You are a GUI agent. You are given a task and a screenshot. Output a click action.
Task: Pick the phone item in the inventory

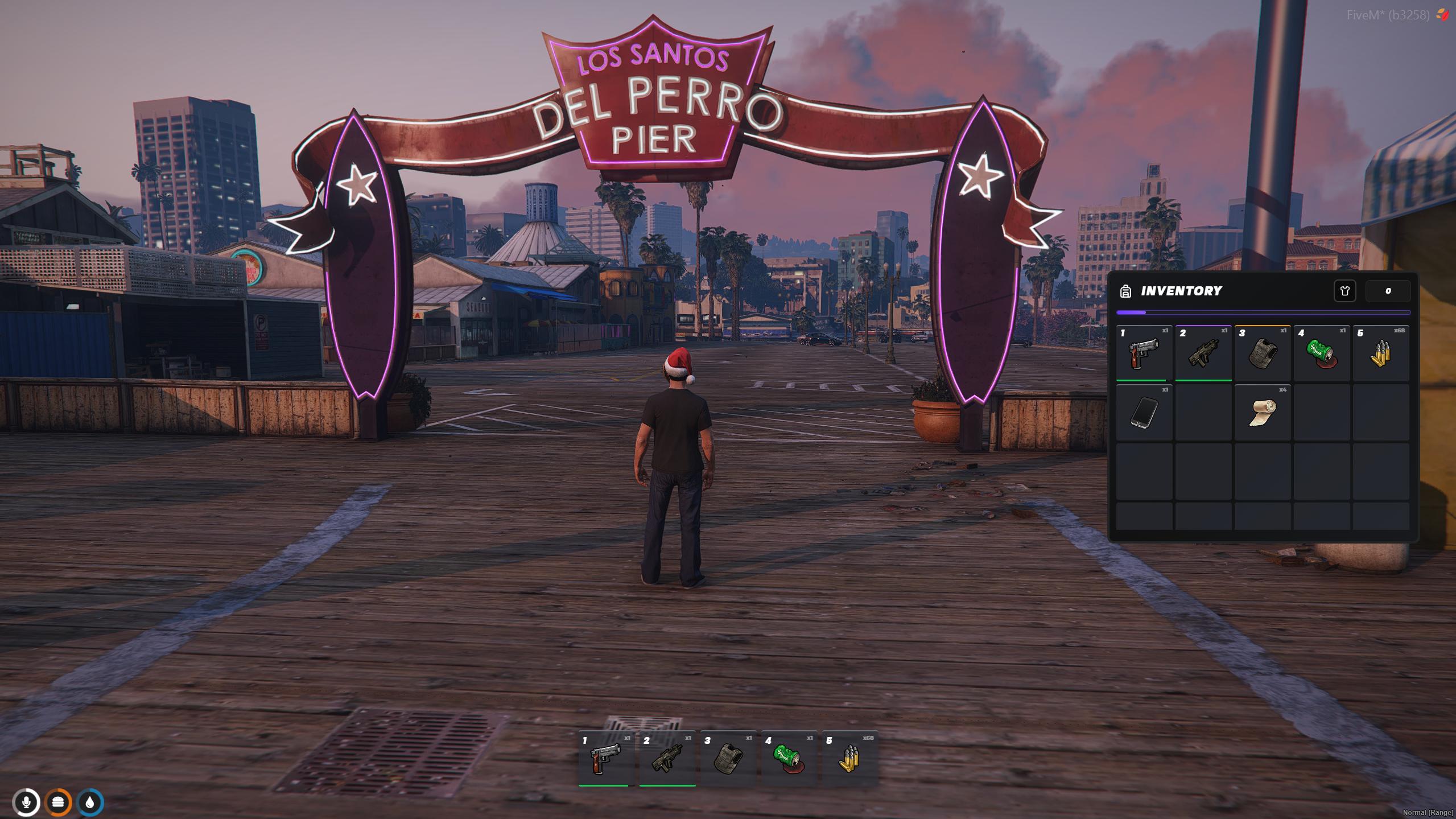(1144, 413)
